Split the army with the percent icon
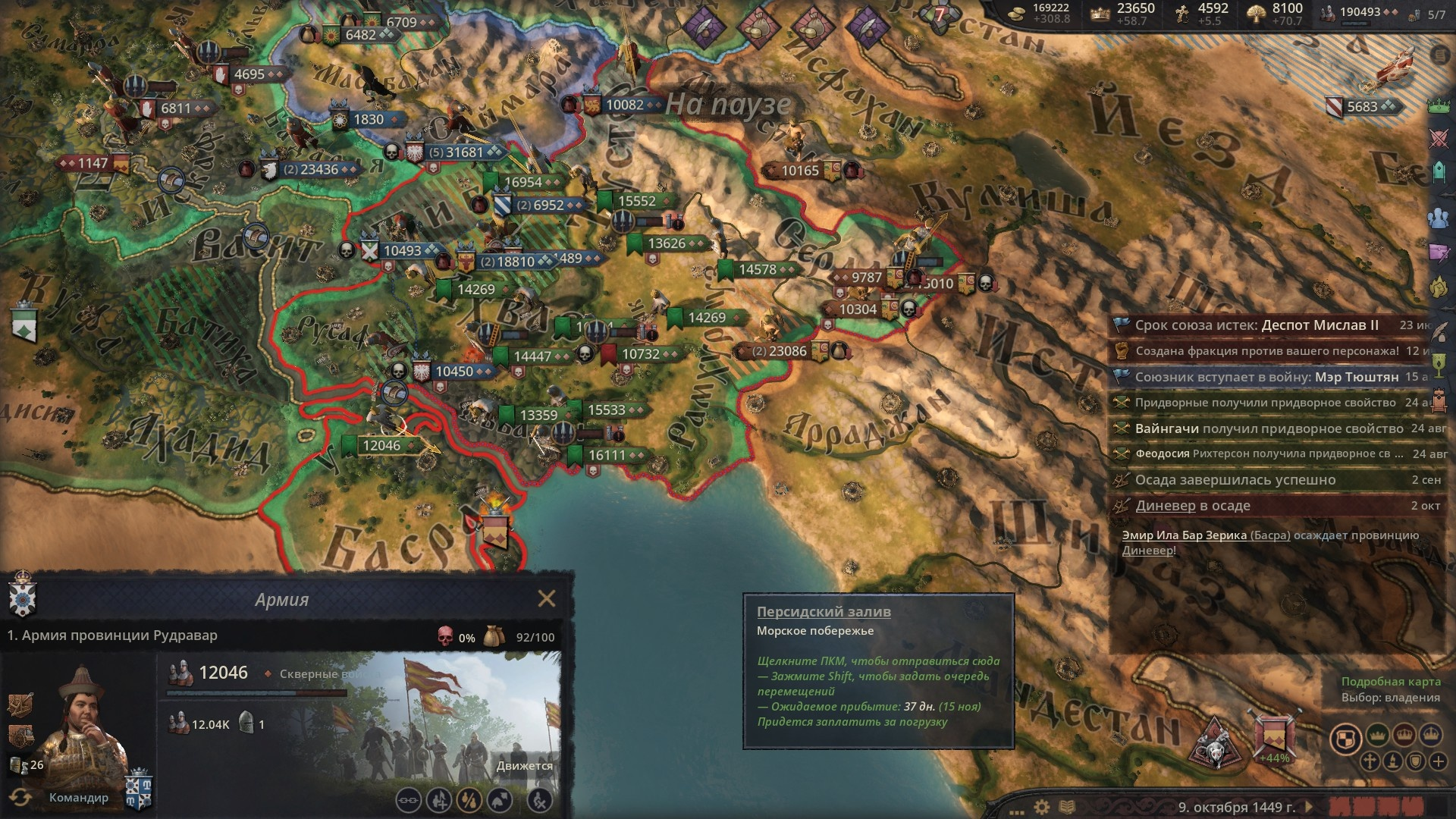 tap(469, 799)
